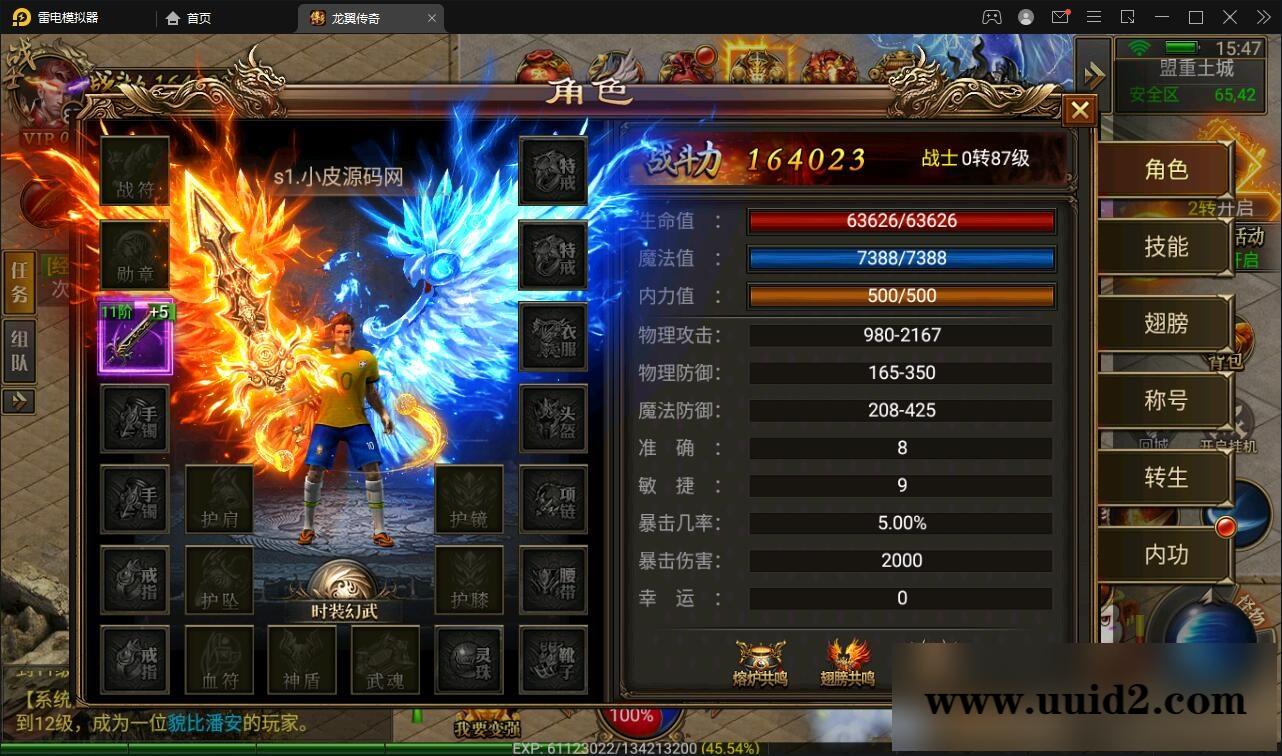Click the 熔炉共鸣 furnace resonance icon

(x=759, y=664)
